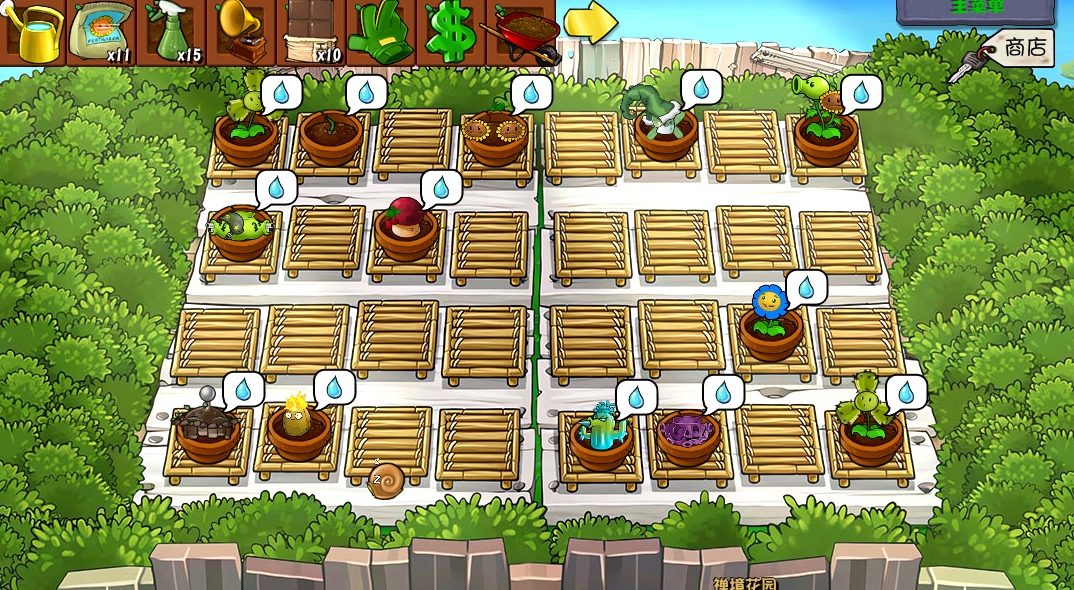Viewport: 1074px width, 590px height.
Task: Go to next garden with yellow arrow
Action: click(x=590, y=24)
